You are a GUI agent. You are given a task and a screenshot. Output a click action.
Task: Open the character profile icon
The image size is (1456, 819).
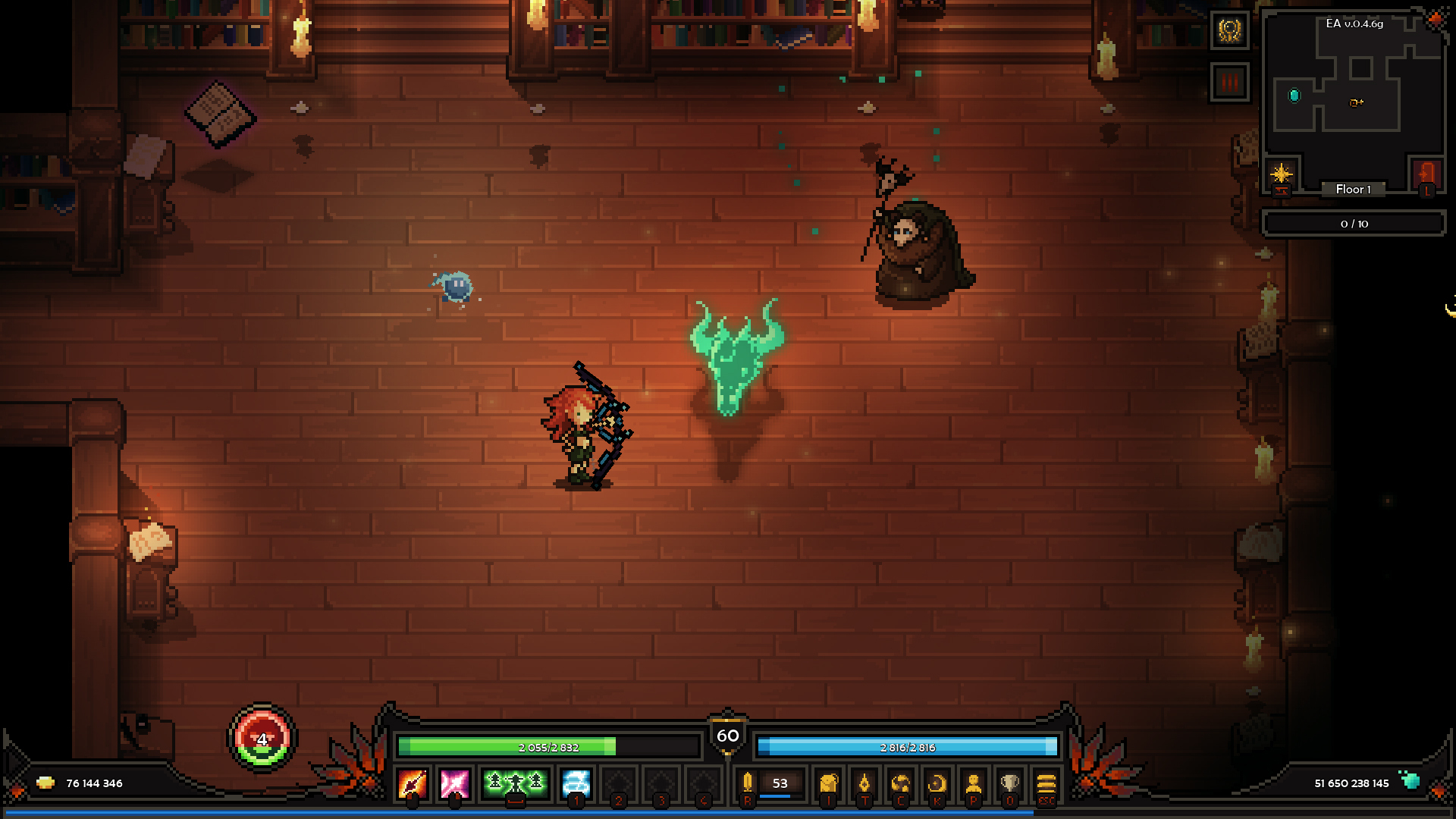coord(974,783)
